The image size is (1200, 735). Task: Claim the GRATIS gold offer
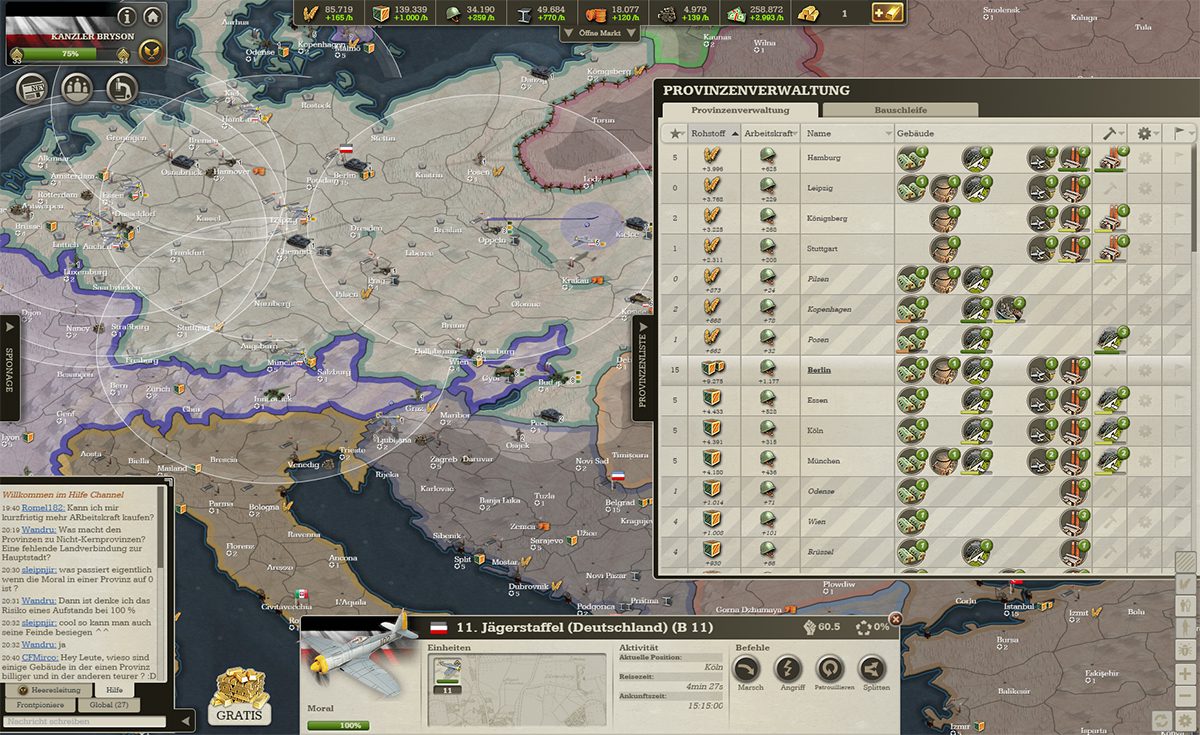[x=239, y=695]
